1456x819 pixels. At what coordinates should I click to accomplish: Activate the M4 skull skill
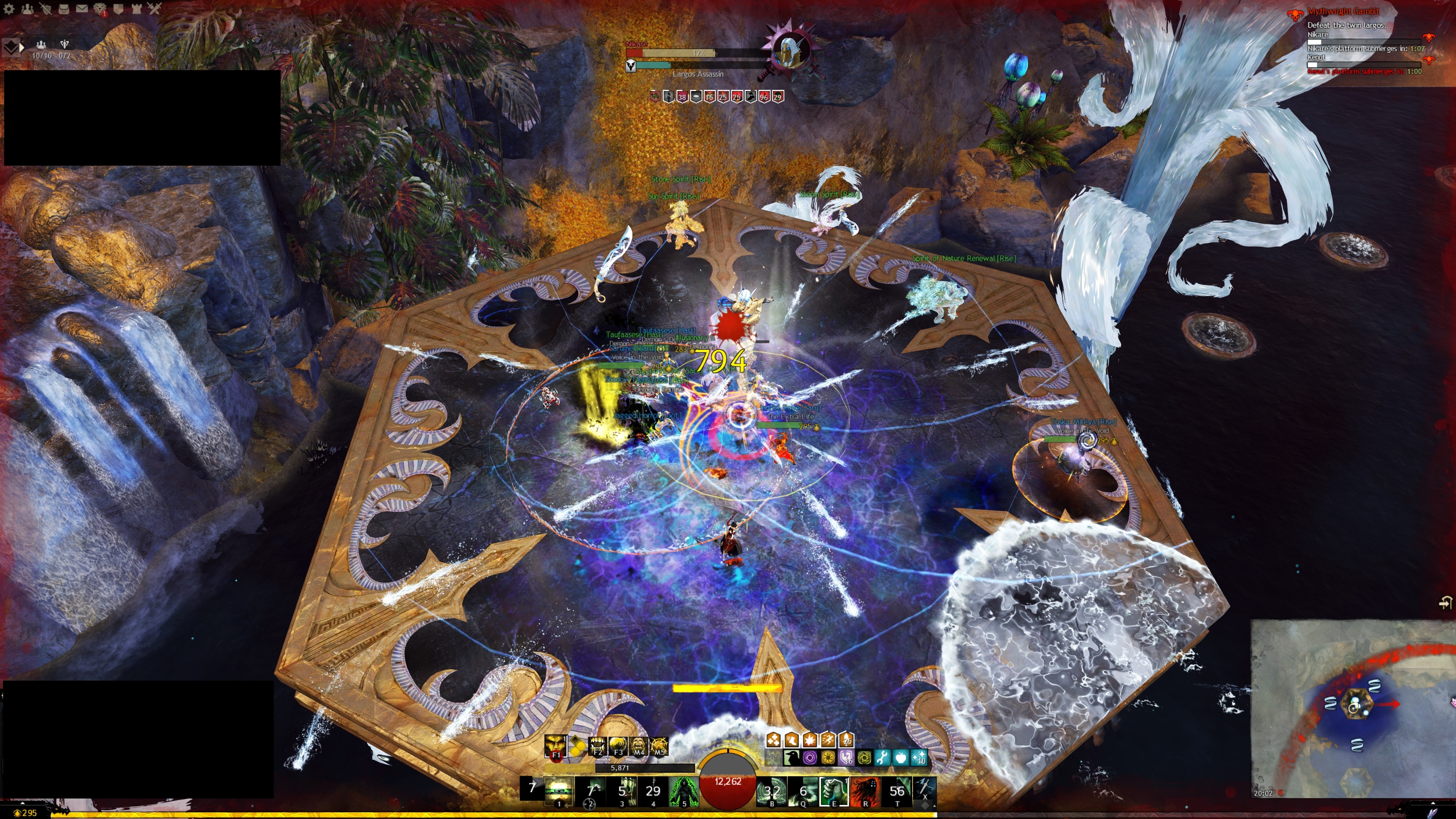(x=638, y=747)
